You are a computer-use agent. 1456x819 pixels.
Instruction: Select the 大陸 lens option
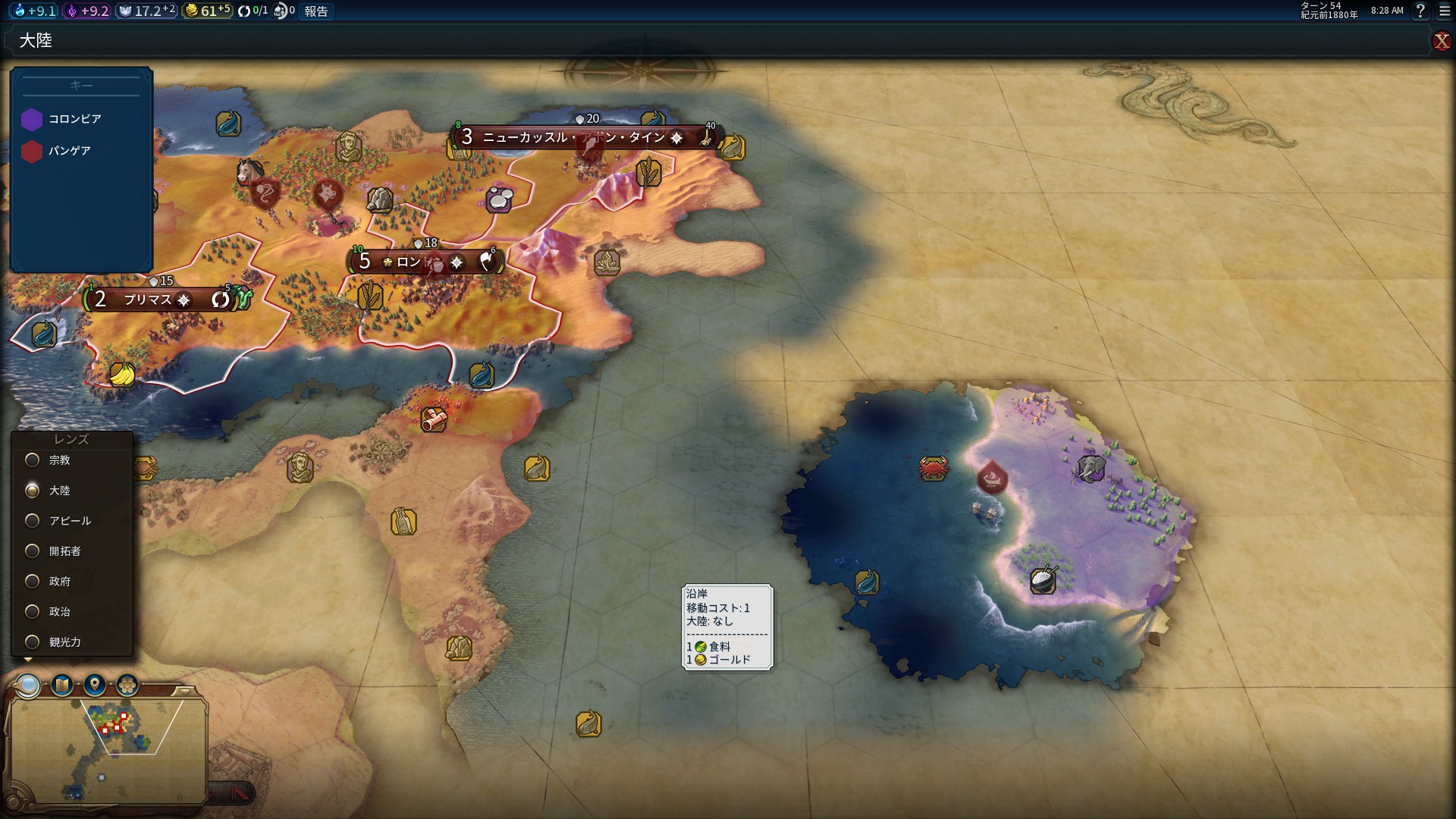coord(33,491)
